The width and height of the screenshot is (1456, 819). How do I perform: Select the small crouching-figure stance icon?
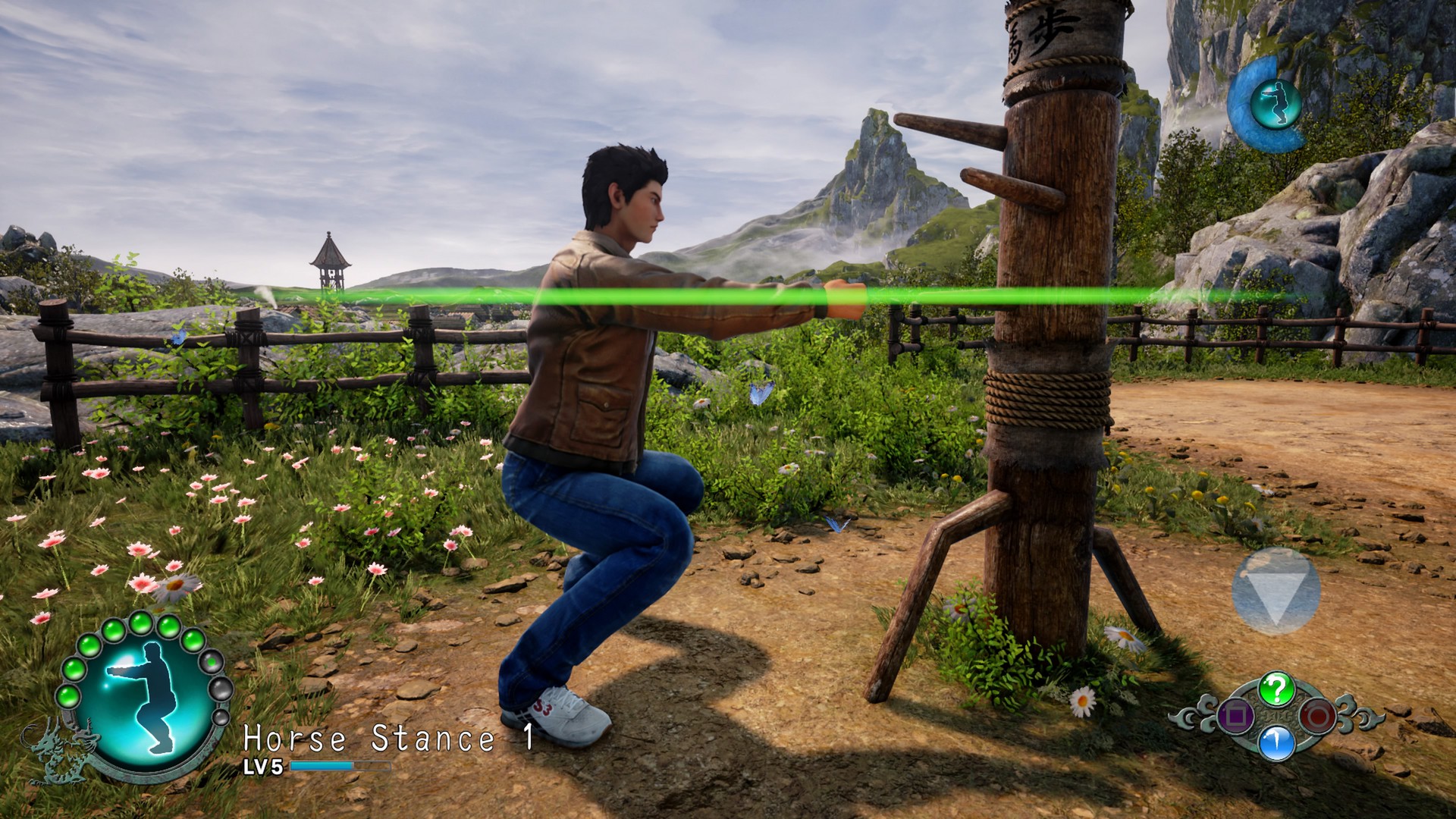1275,104
